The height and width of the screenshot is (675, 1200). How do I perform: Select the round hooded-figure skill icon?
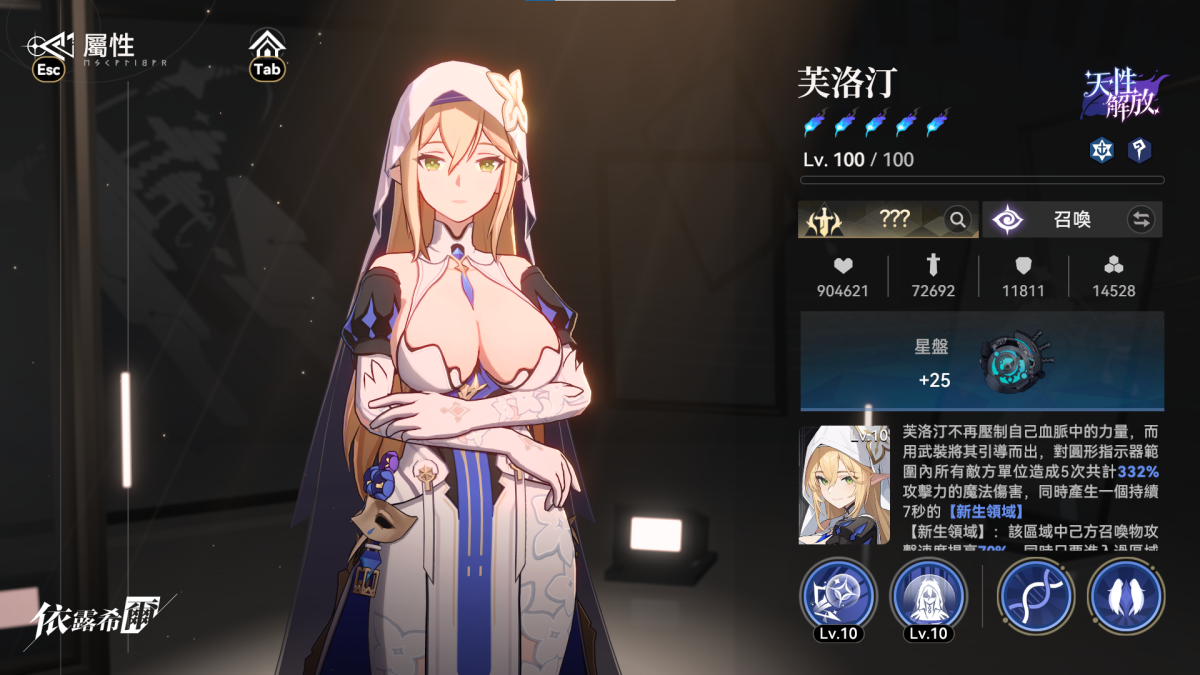point(928,598)
